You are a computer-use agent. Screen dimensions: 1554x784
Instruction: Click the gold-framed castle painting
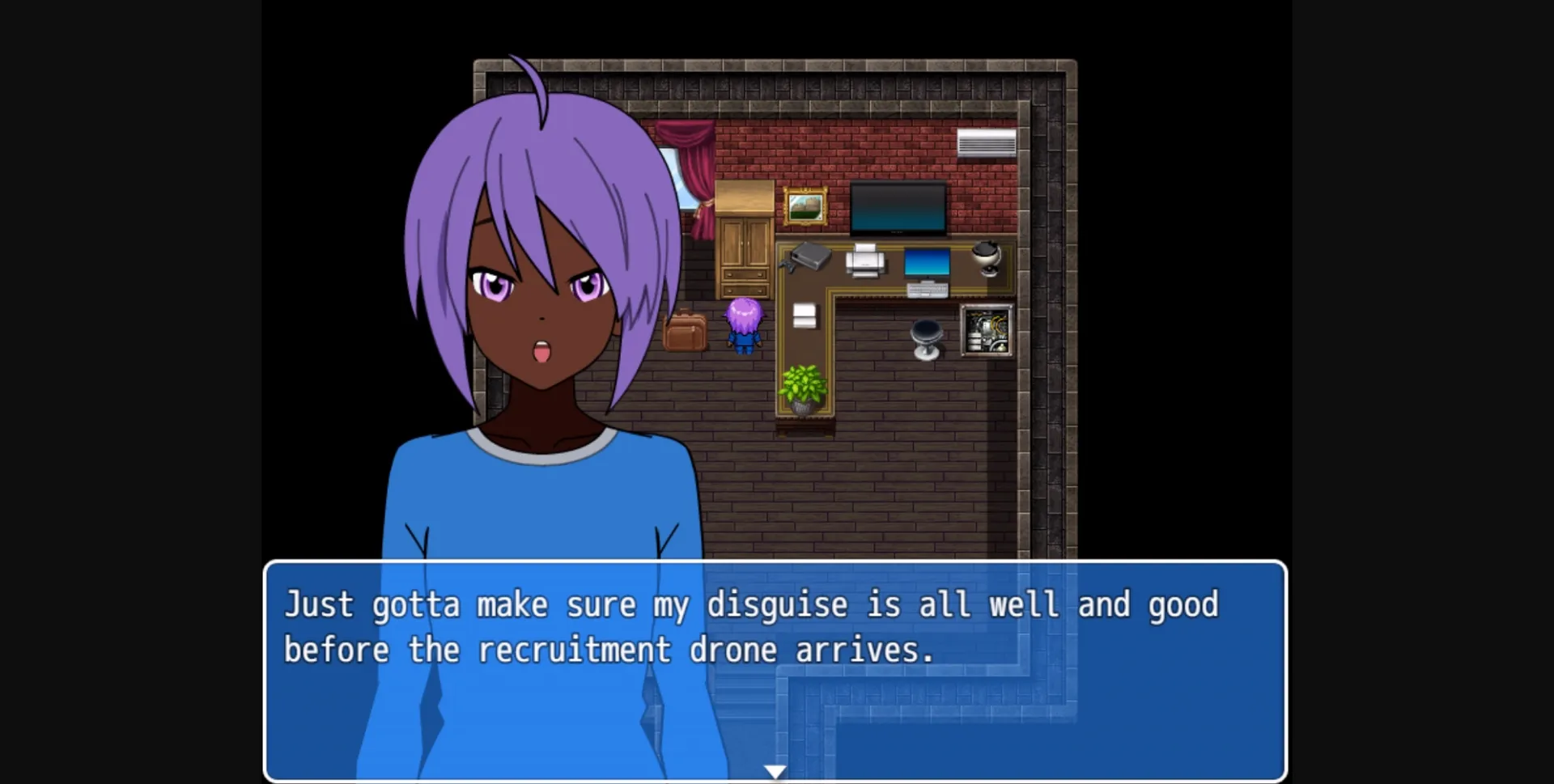pos(805,205)
